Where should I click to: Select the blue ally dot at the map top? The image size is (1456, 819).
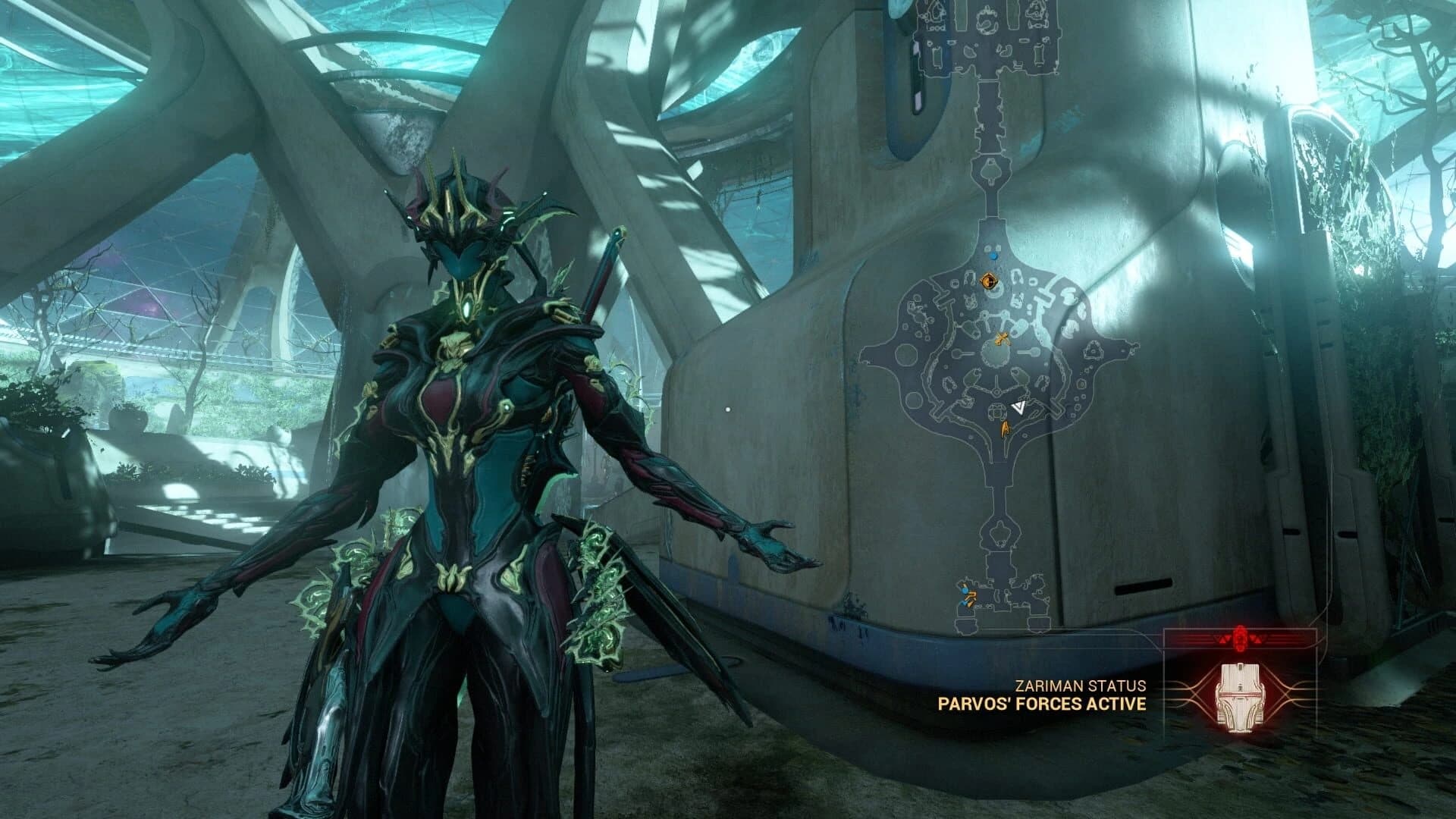pyautogui.click(x=994, y=256)
